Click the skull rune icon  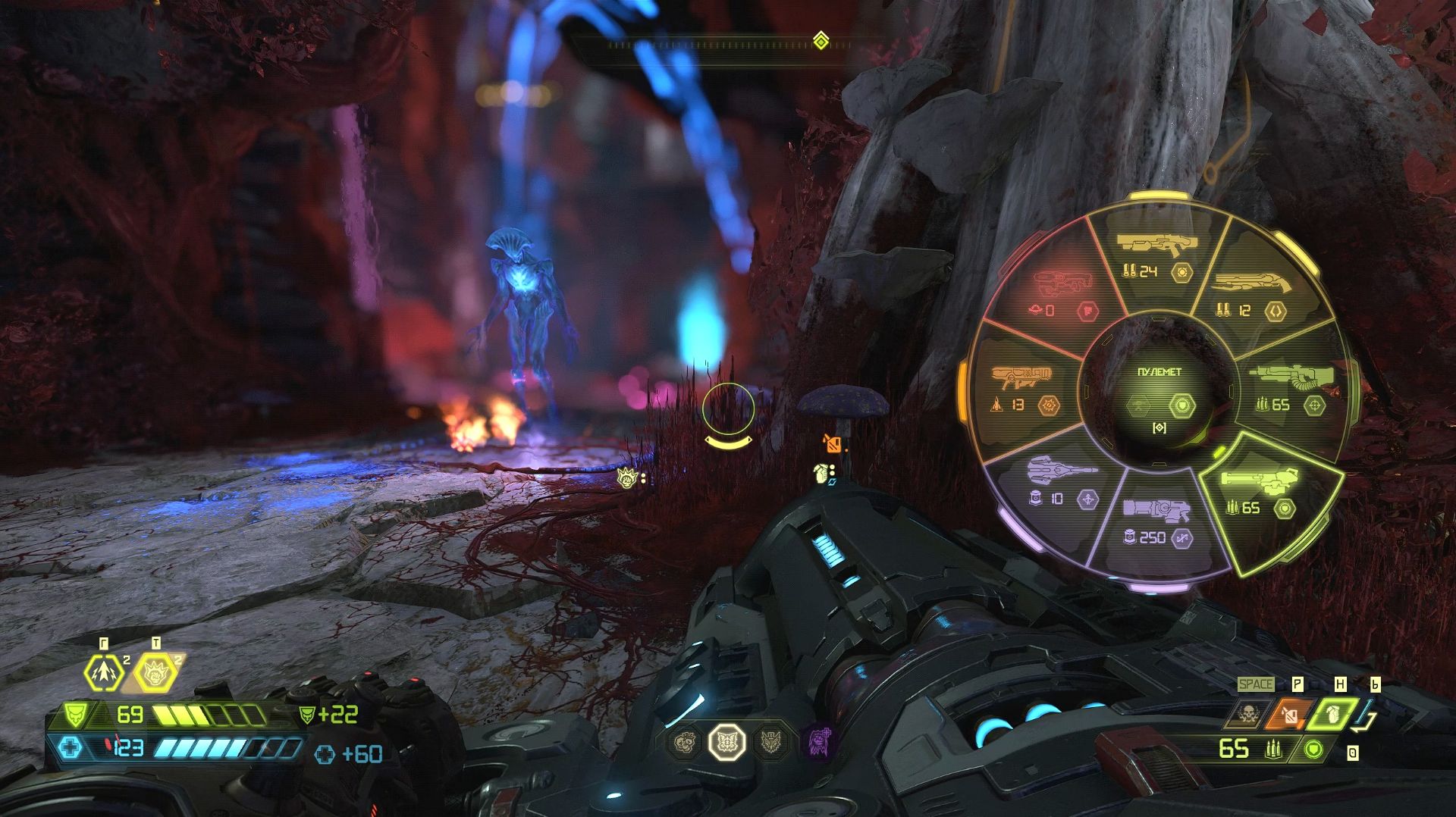tap(685, 741)
